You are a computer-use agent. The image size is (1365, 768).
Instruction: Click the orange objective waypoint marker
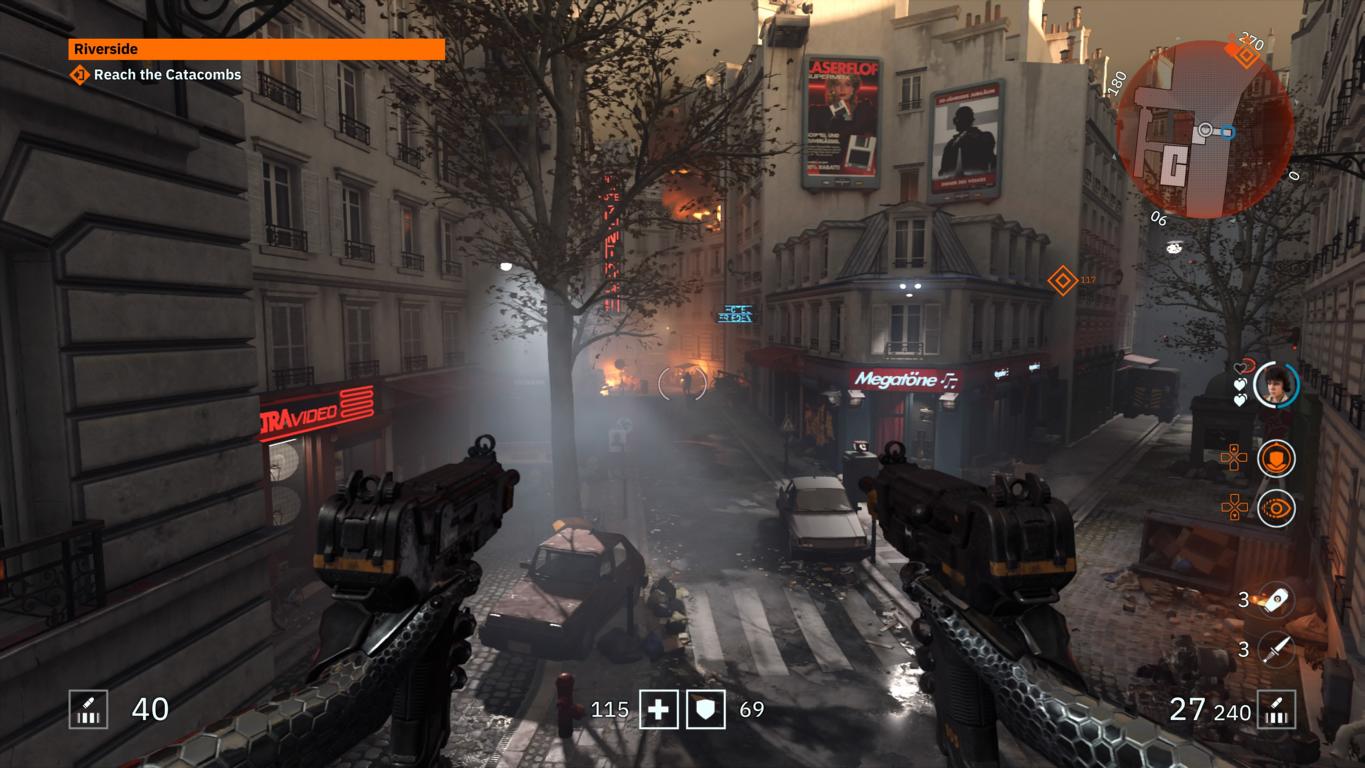pyautogui.click(x=1062, y=280)
